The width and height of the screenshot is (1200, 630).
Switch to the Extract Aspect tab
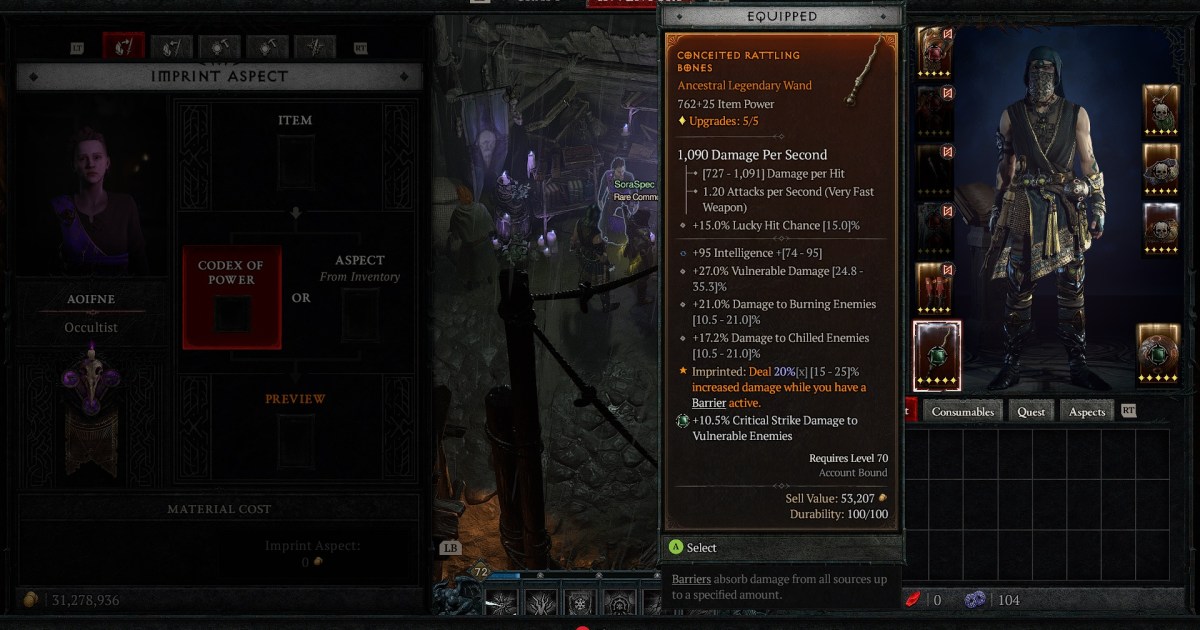(172, 46)
